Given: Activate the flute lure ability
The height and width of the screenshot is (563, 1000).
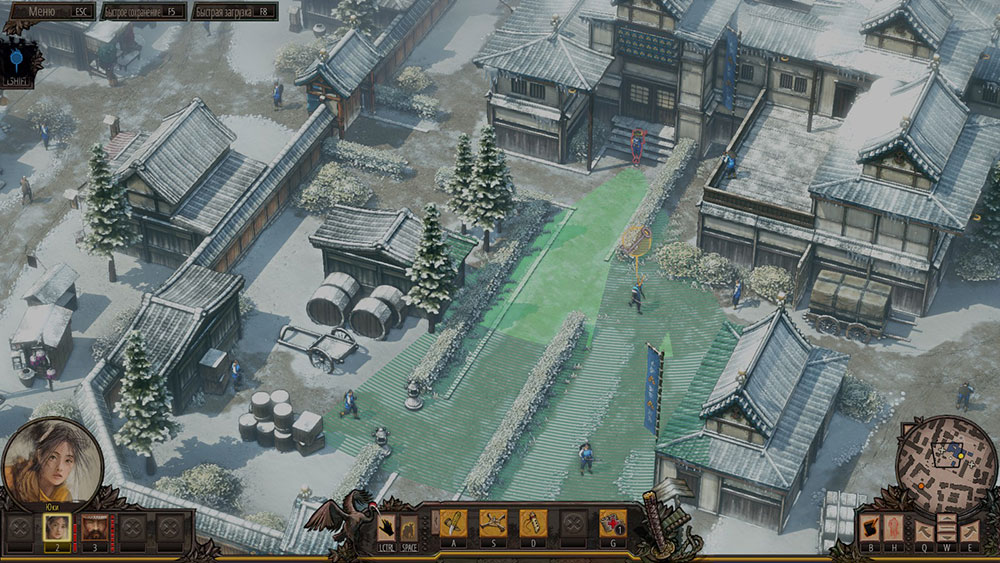Looking at the screenshot, I should pyautogui.click(x=532, y=523).
